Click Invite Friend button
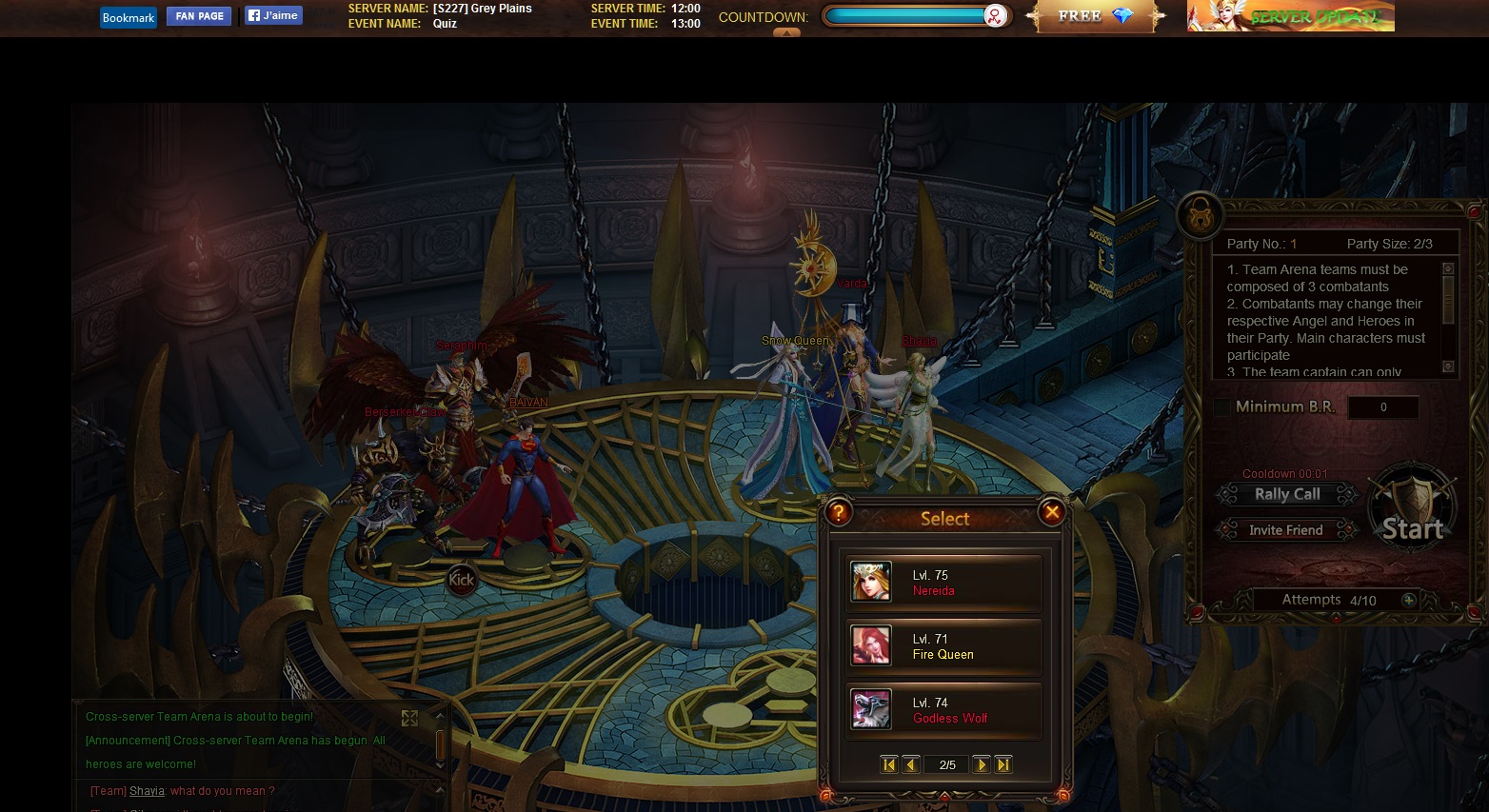This screenshot has width=1489, height=812. (x=1285, y=529)
